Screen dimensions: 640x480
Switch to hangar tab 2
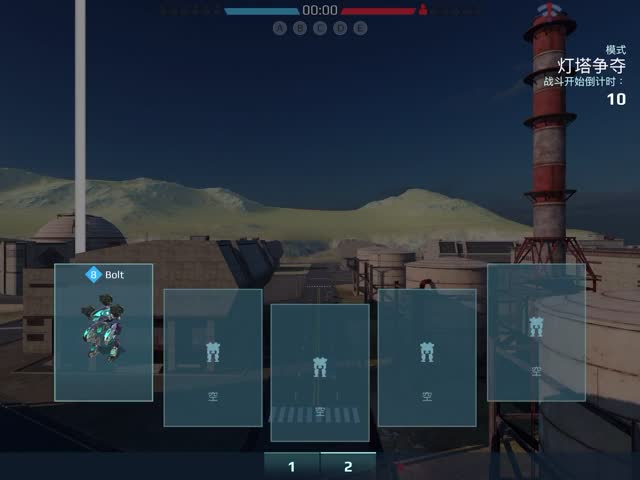pos(348,466)
